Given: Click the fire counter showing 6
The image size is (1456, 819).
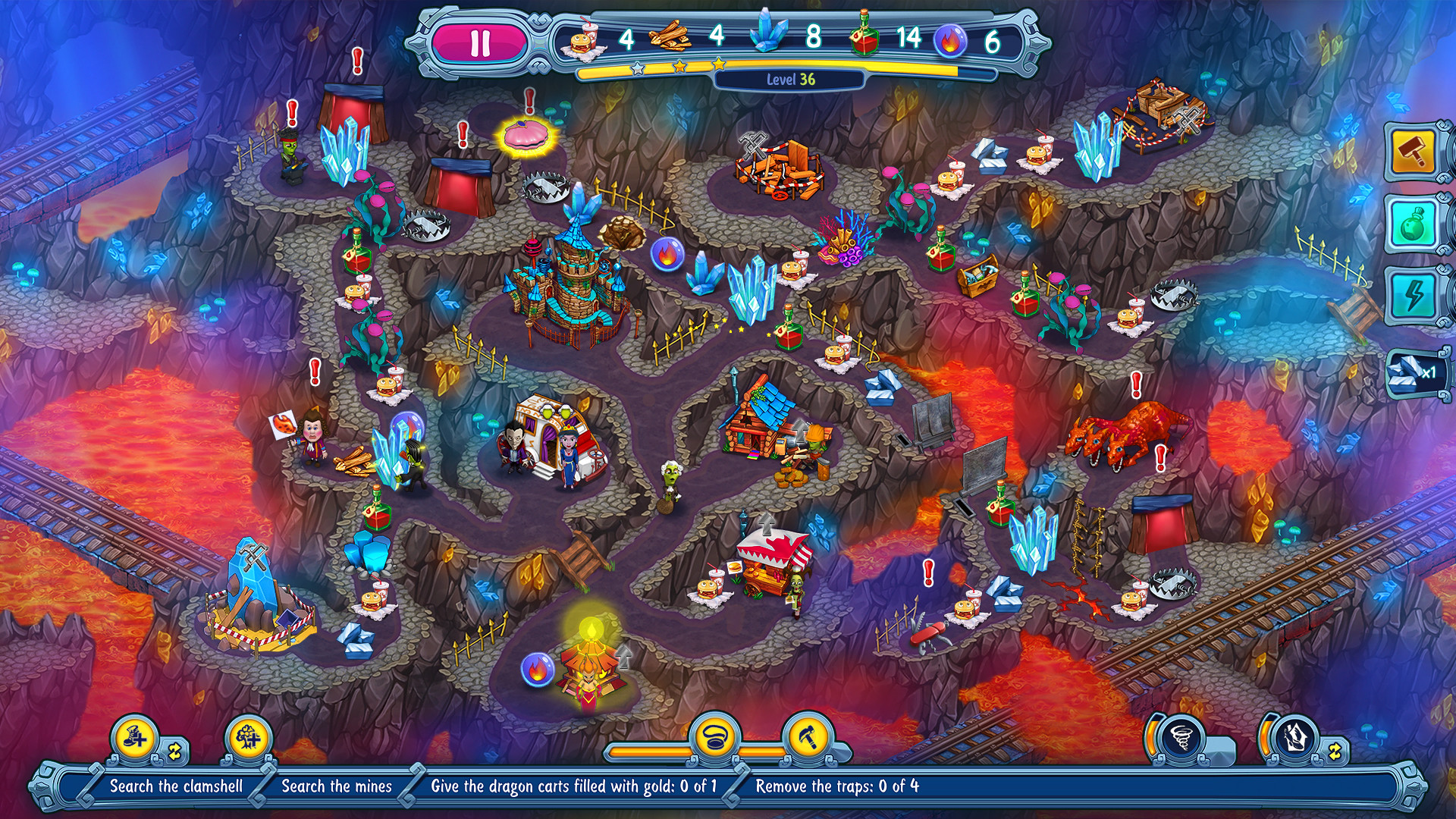Looking at the screenshot, I should 991,36.
